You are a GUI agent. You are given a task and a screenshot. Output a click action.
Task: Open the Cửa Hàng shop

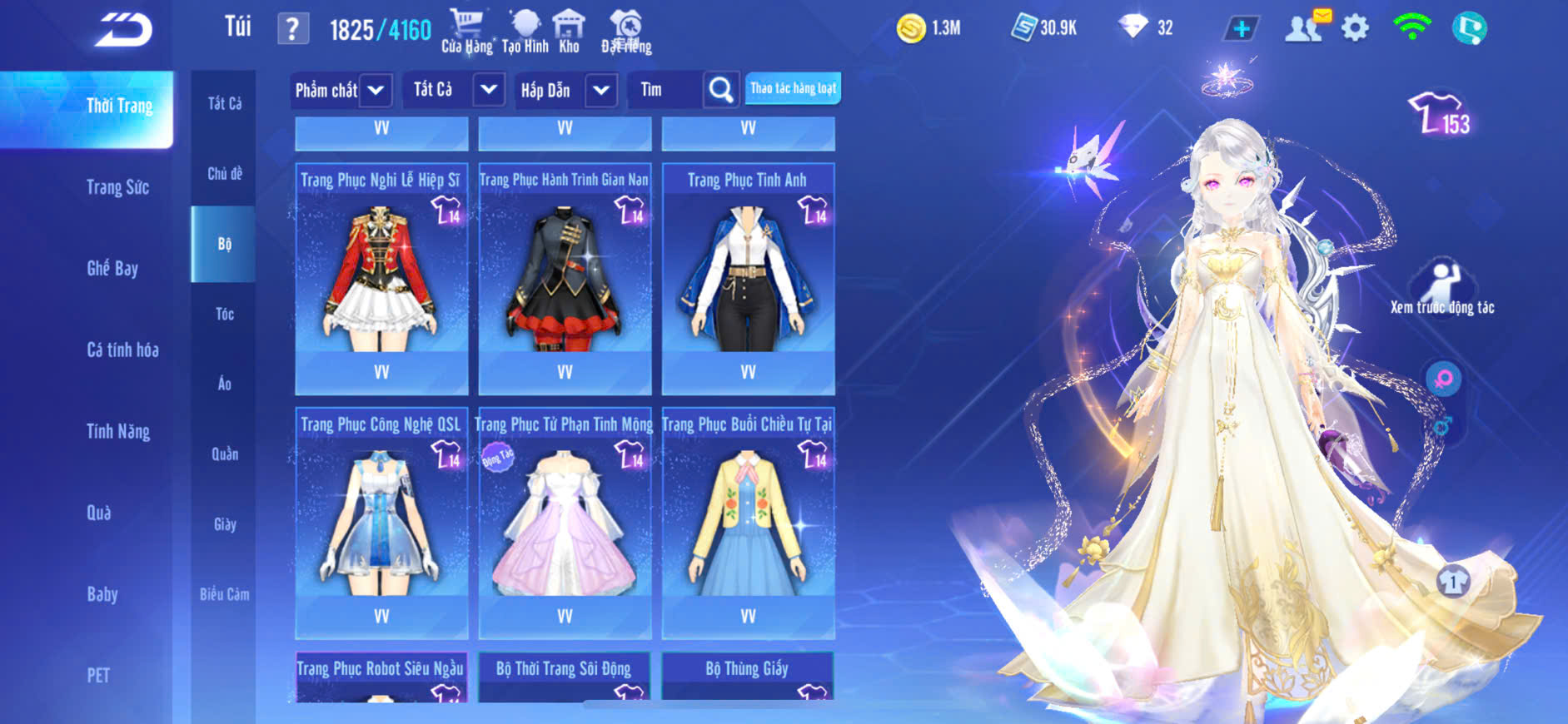(x=466, y=31)
